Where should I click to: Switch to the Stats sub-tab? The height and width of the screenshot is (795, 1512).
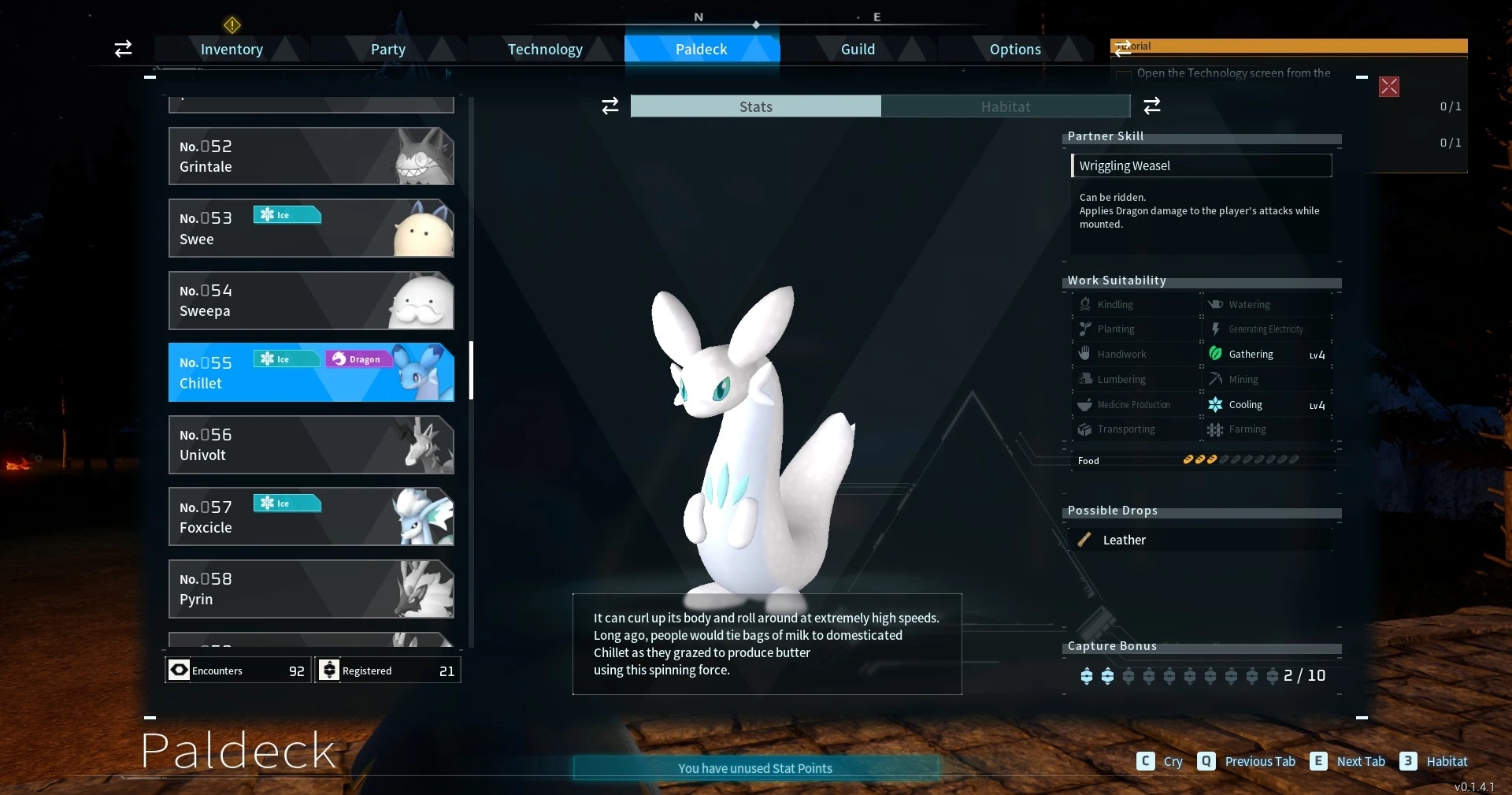click(x=755, y=106)
